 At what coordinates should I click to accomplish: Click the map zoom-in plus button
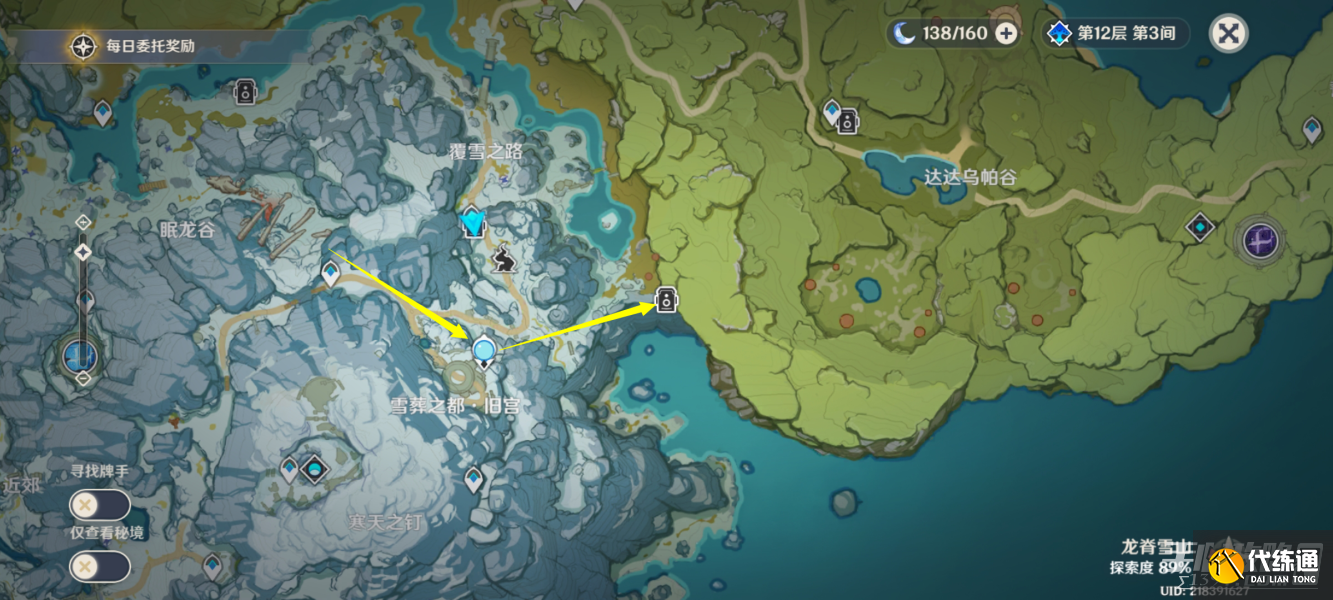tap(83, 222)
